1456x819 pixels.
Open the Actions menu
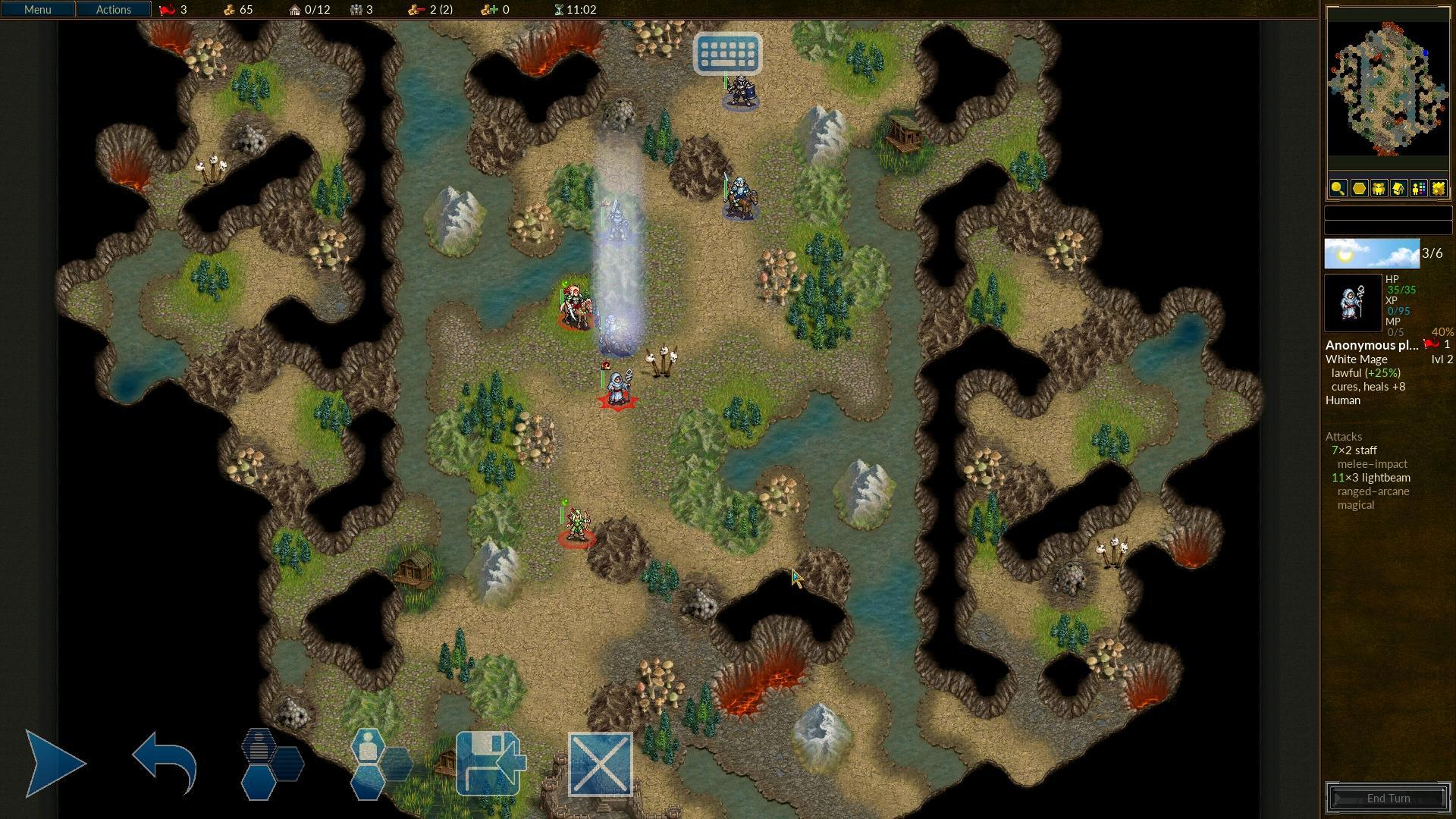tap(113, 10)
